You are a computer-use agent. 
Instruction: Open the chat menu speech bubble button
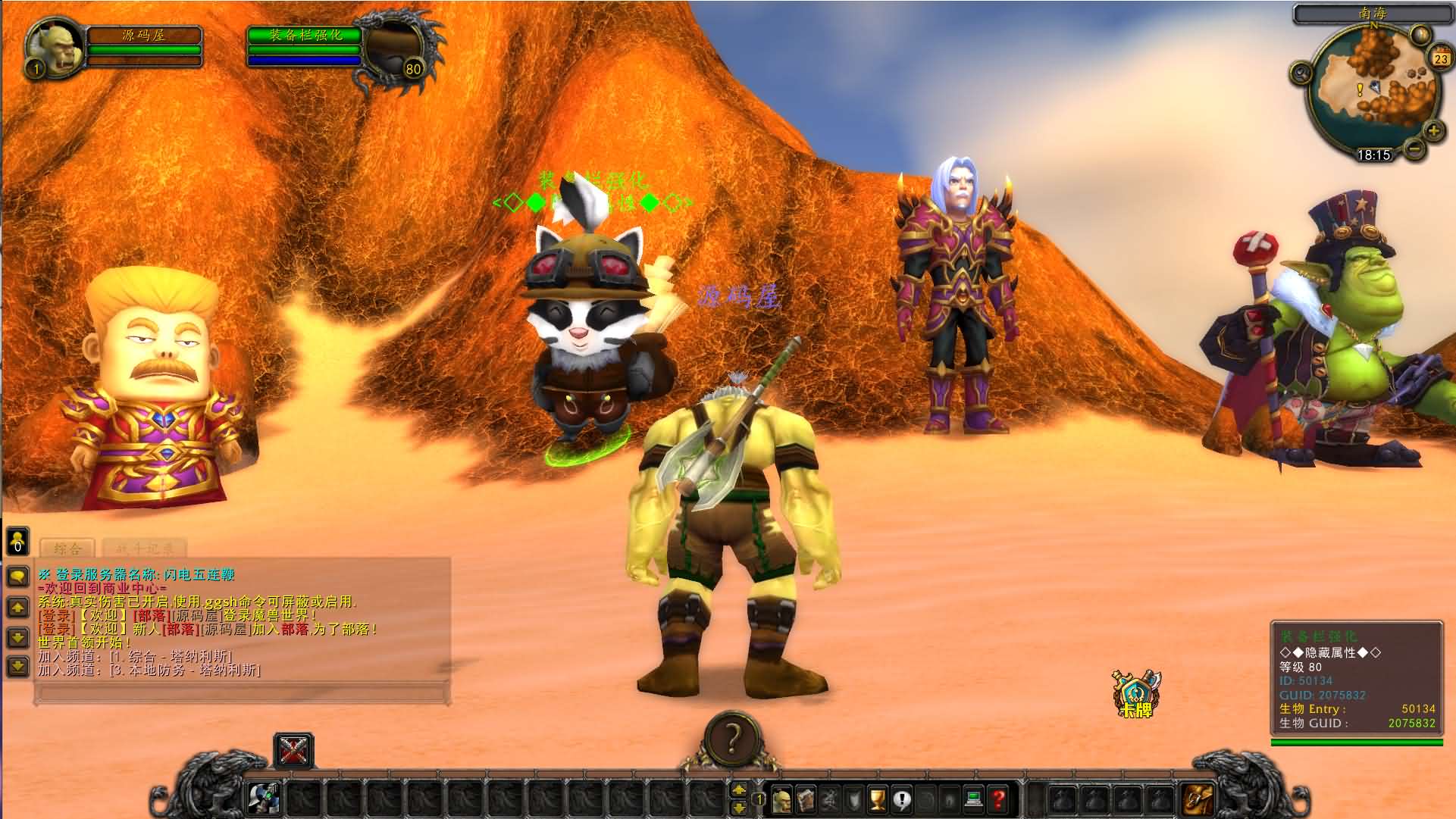pyautogui.click(x=18, y=577)
